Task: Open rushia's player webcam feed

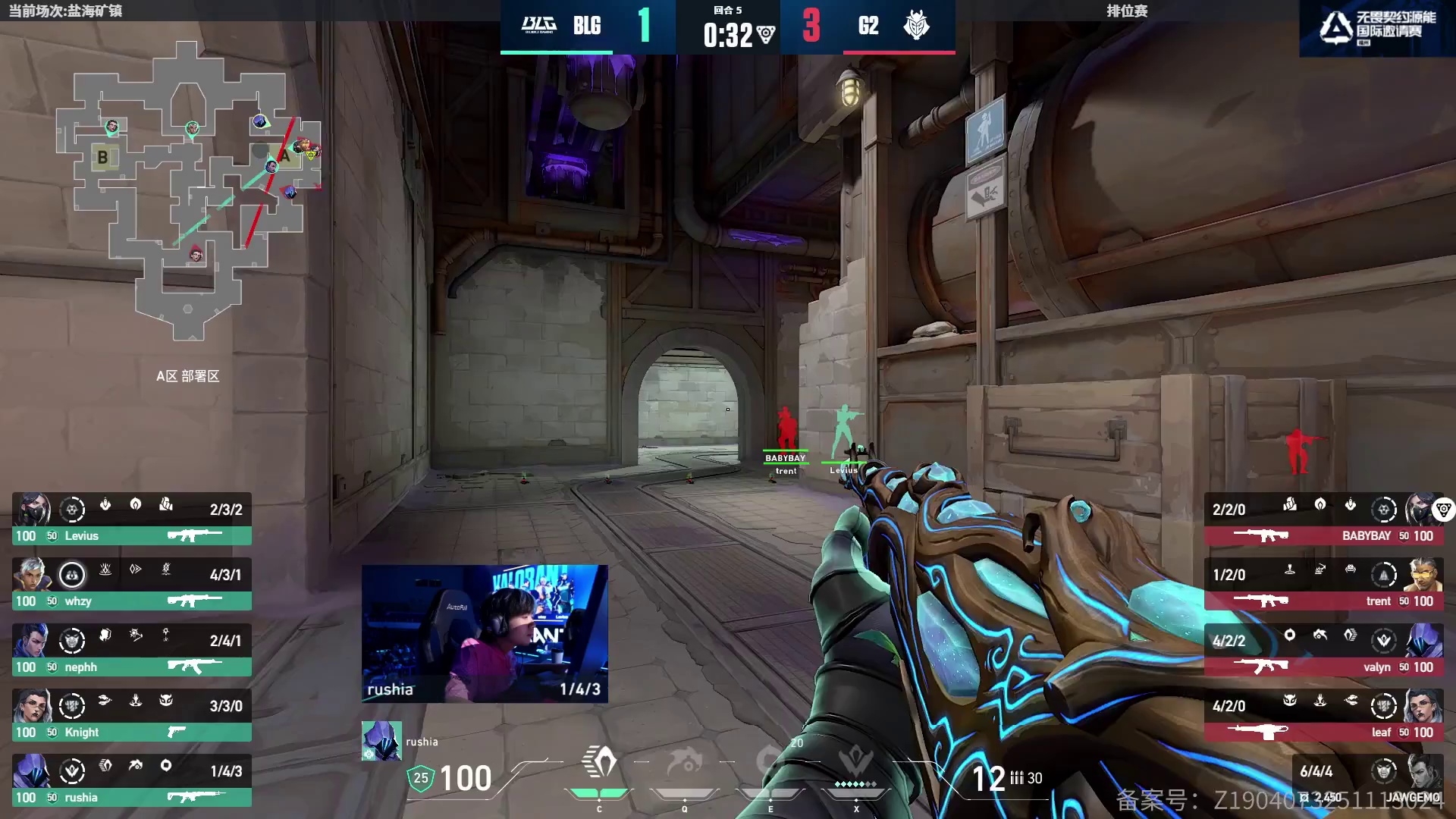Action: click(x=485, y=633)
